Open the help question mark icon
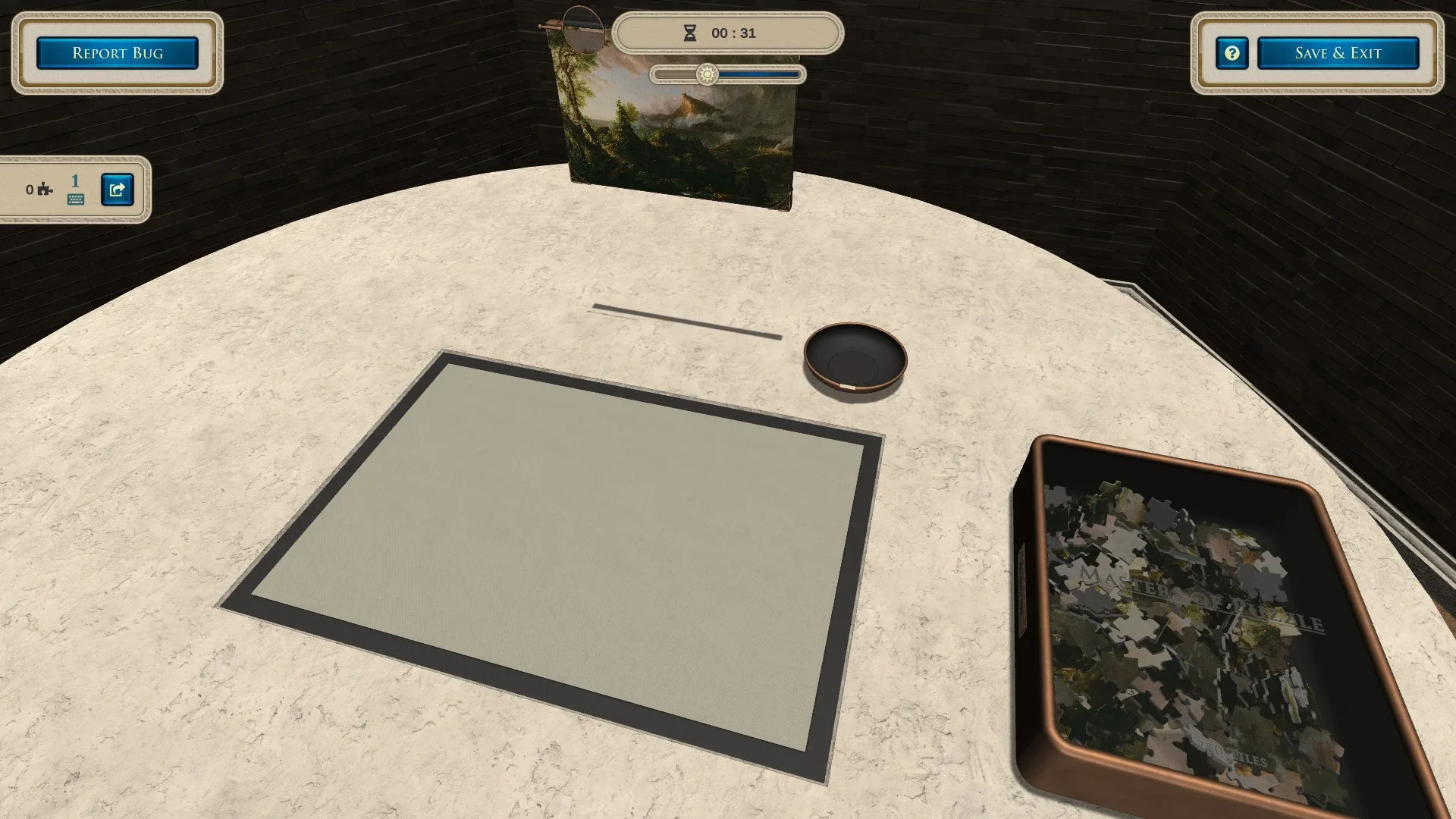The image size is (1456, 819). (1232, 53)
